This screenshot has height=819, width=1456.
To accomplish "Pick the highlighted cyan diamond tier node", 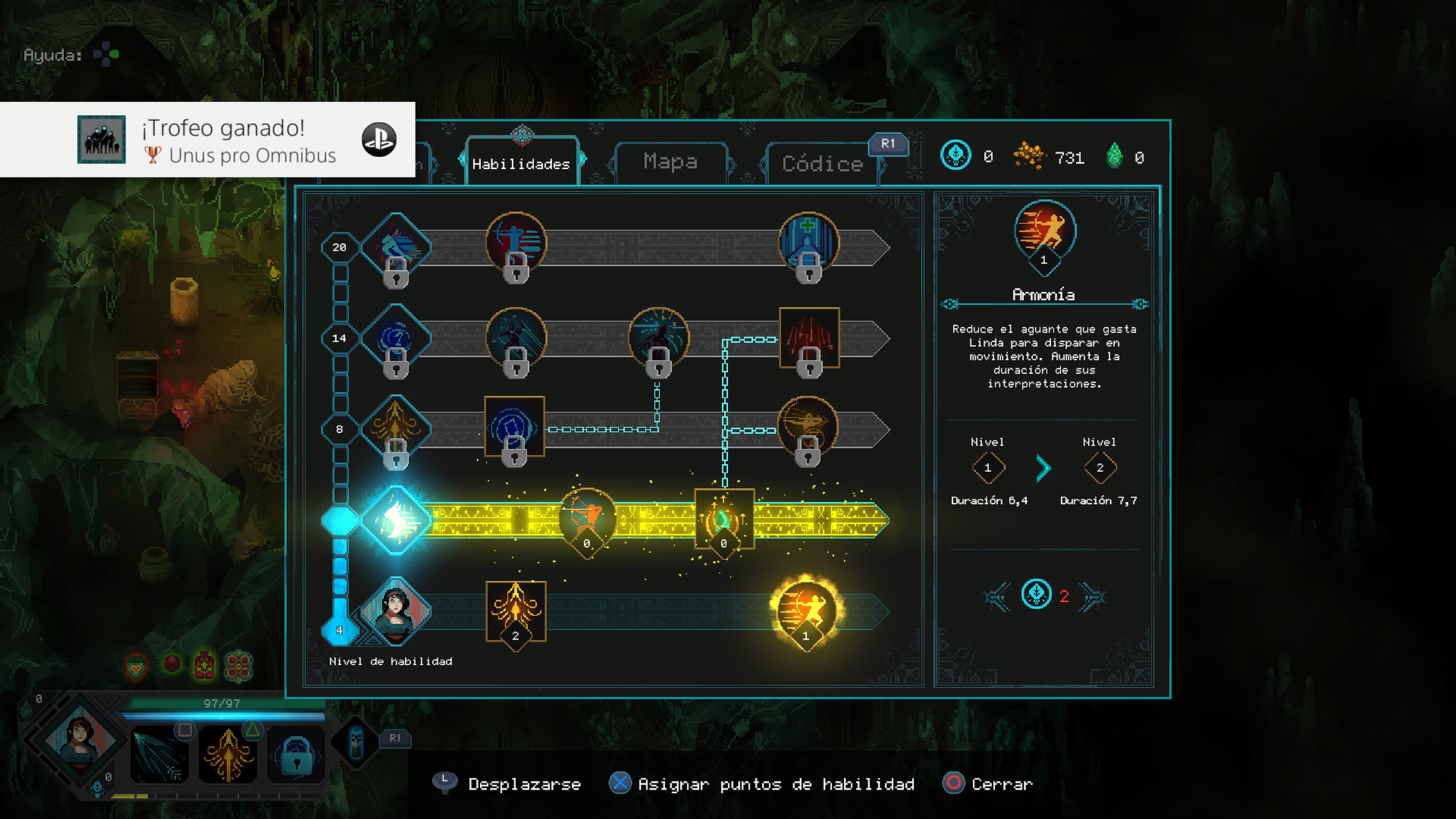I will pyautogui.click(x=395, y=519).
